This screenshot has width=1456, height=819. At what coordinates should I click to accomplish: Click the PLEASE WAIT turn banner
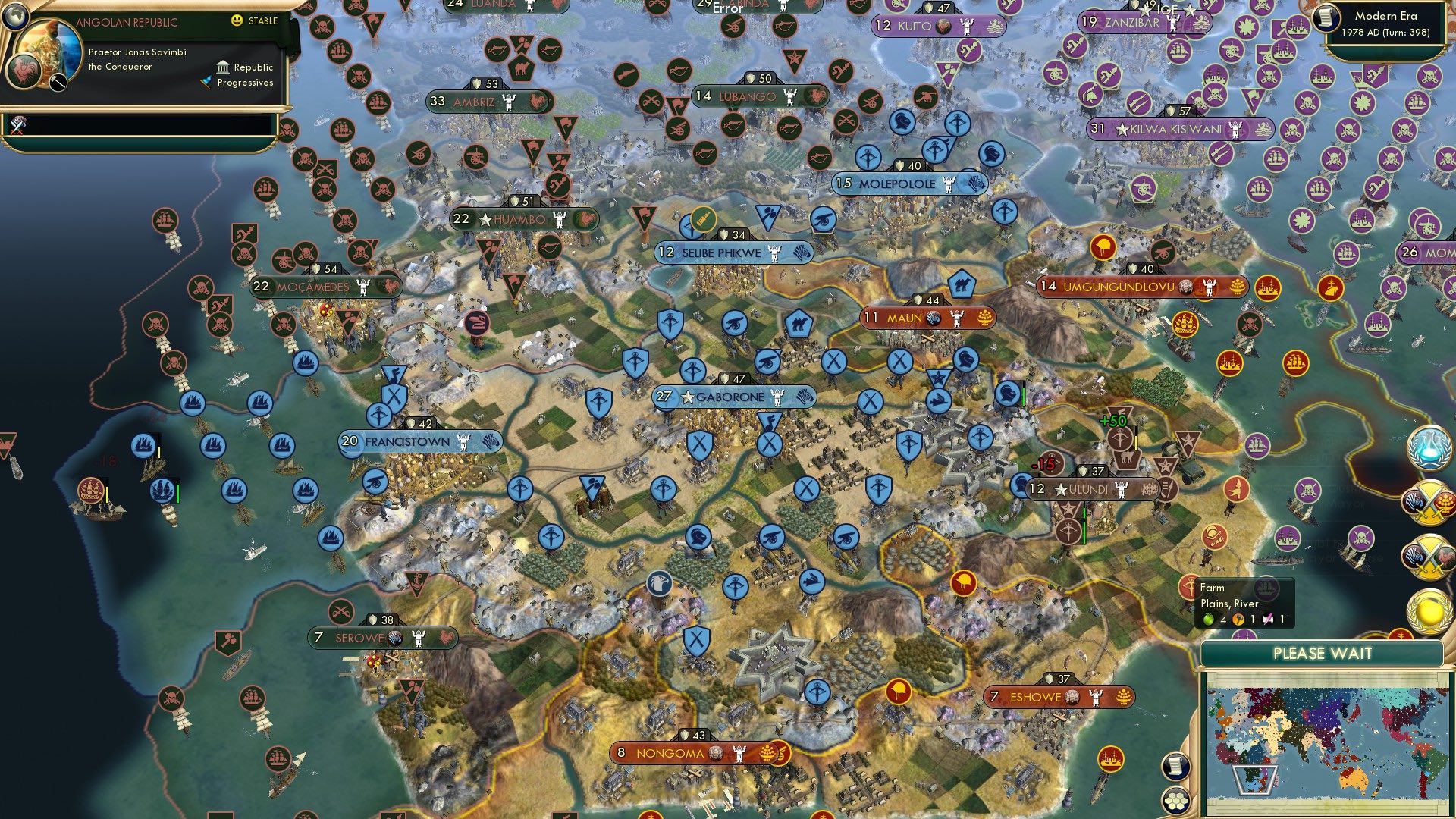(x=1323, y=654)
